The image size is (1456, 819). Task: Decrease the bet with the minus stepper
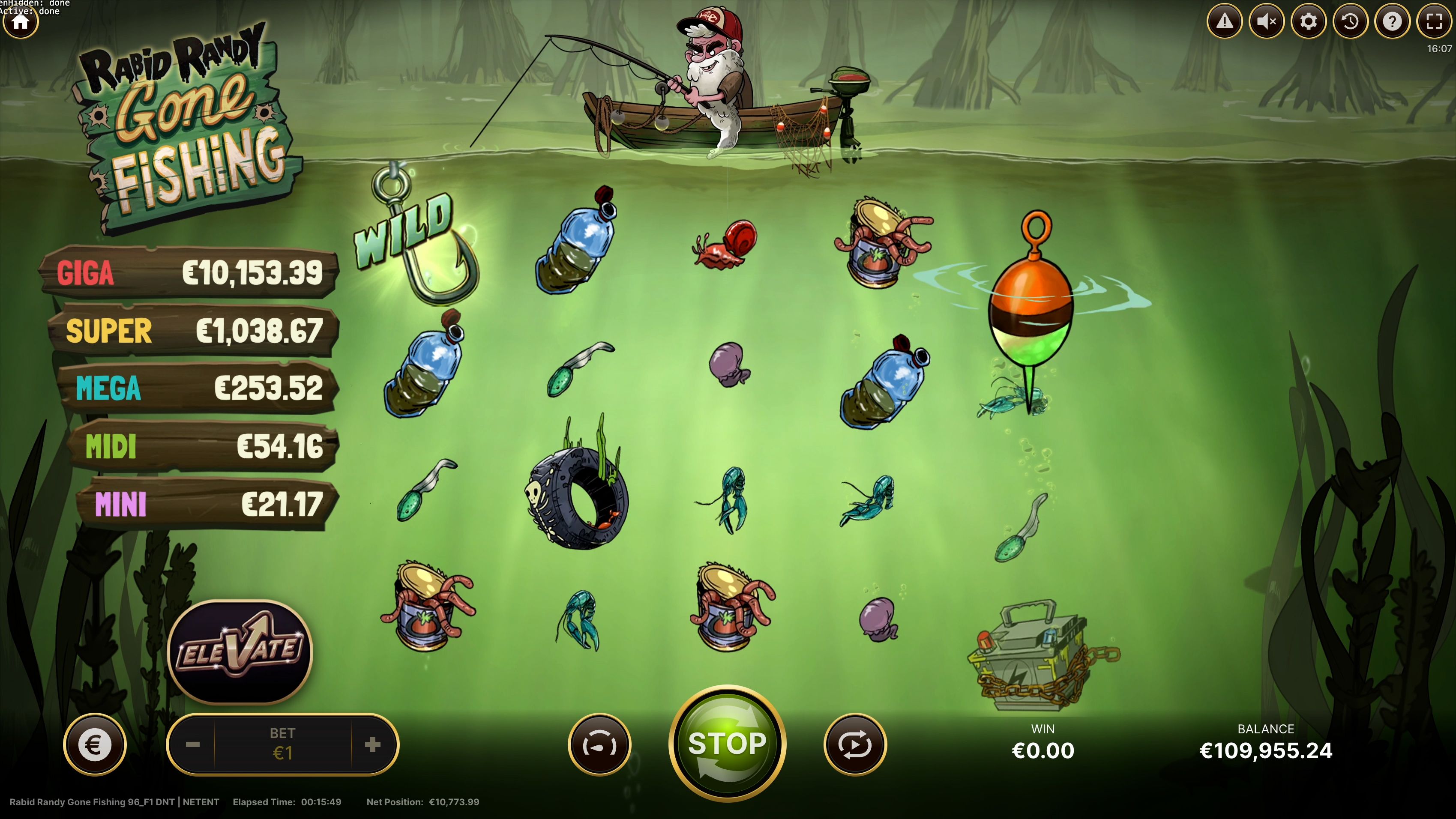(194, 744)
